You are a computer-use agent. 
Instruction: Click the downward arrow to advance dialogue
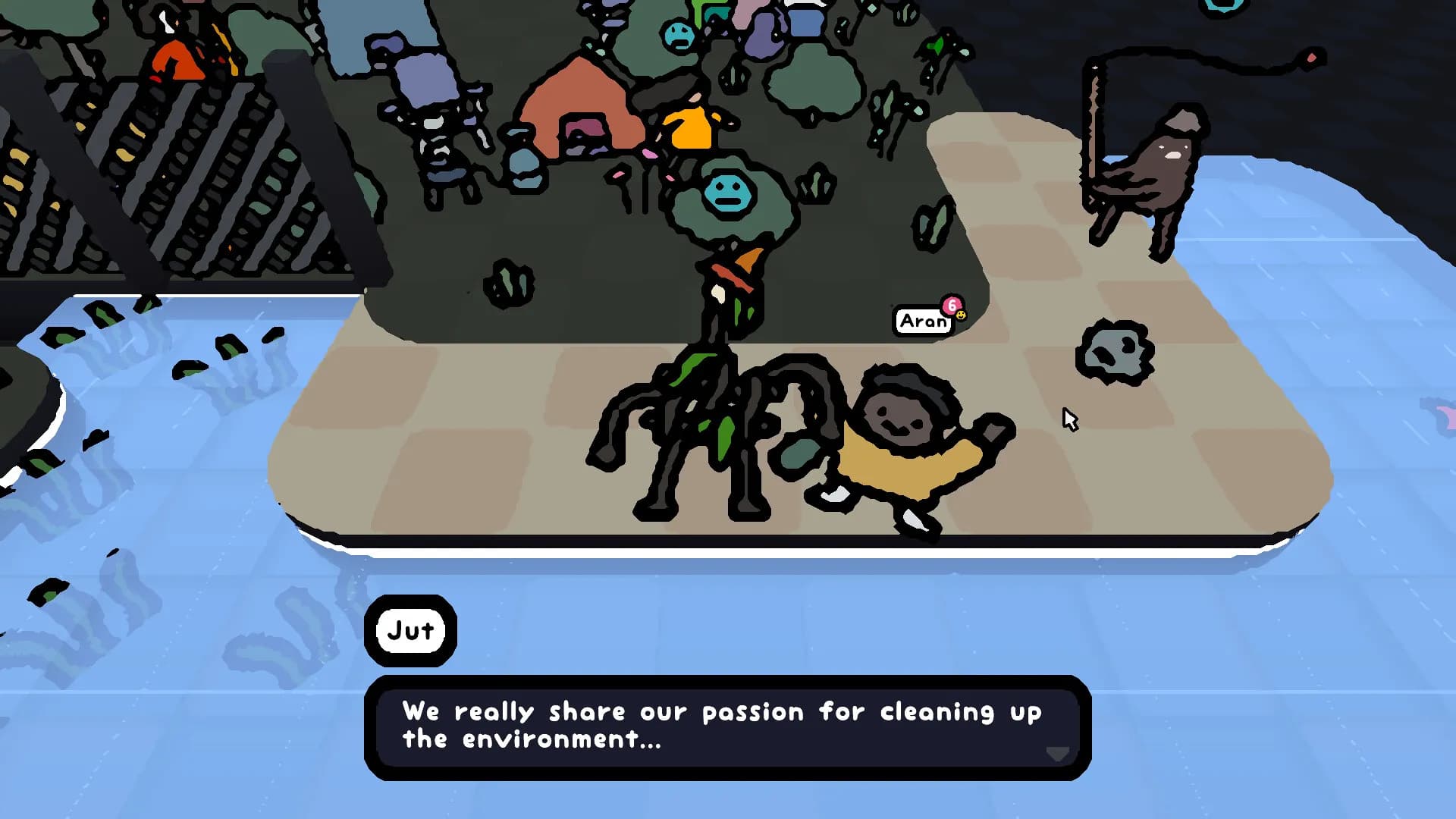pos(1056,755)
